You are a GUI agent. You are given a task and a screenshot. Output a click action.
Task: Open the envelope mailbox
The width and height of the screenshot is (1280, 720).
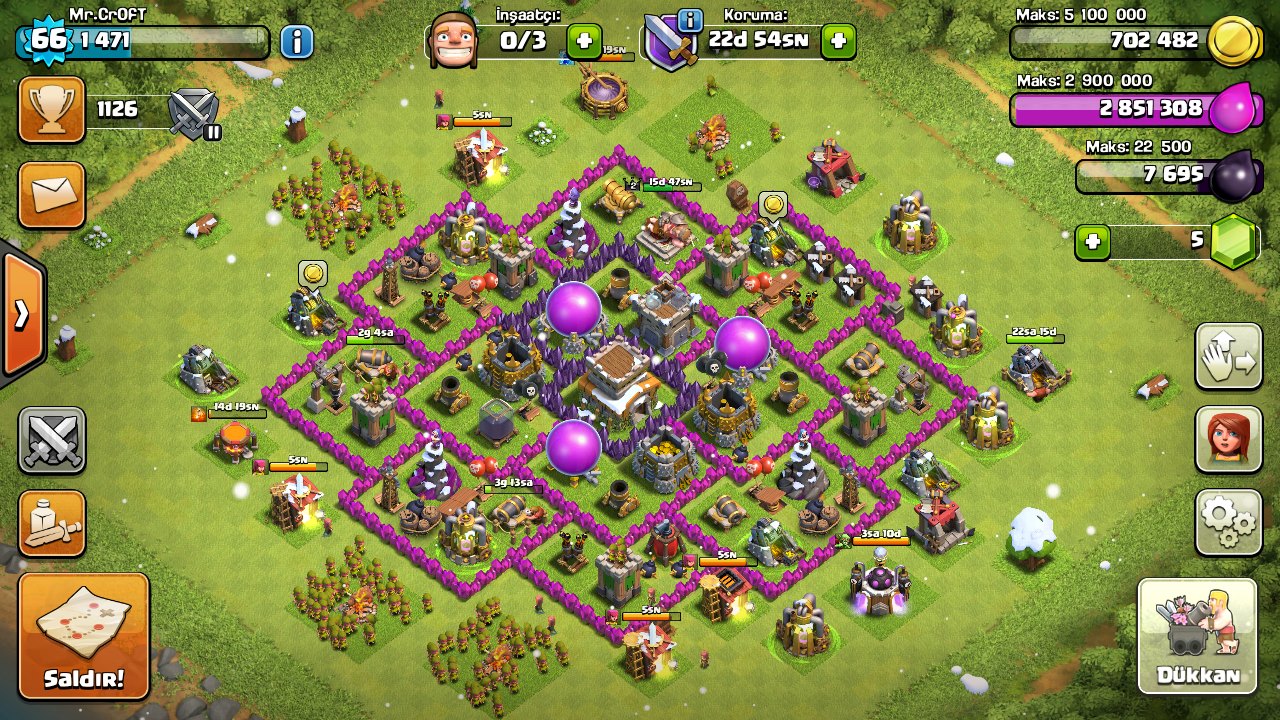(x=51, y=195)
